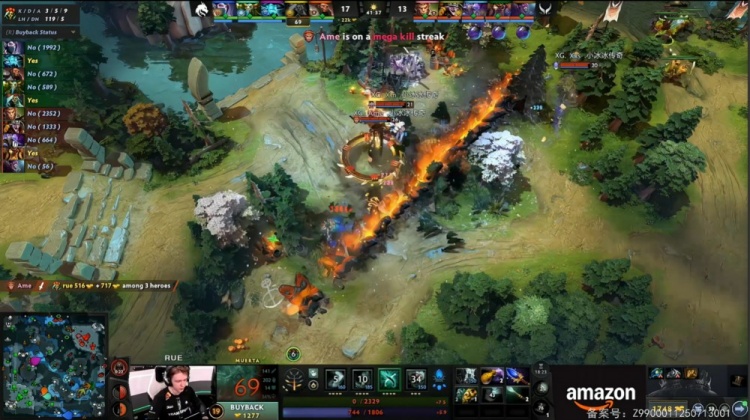Click the Team Spirit logo in top bar
Image resolution: width=750 pixels, height=420 pixels.
200,9
